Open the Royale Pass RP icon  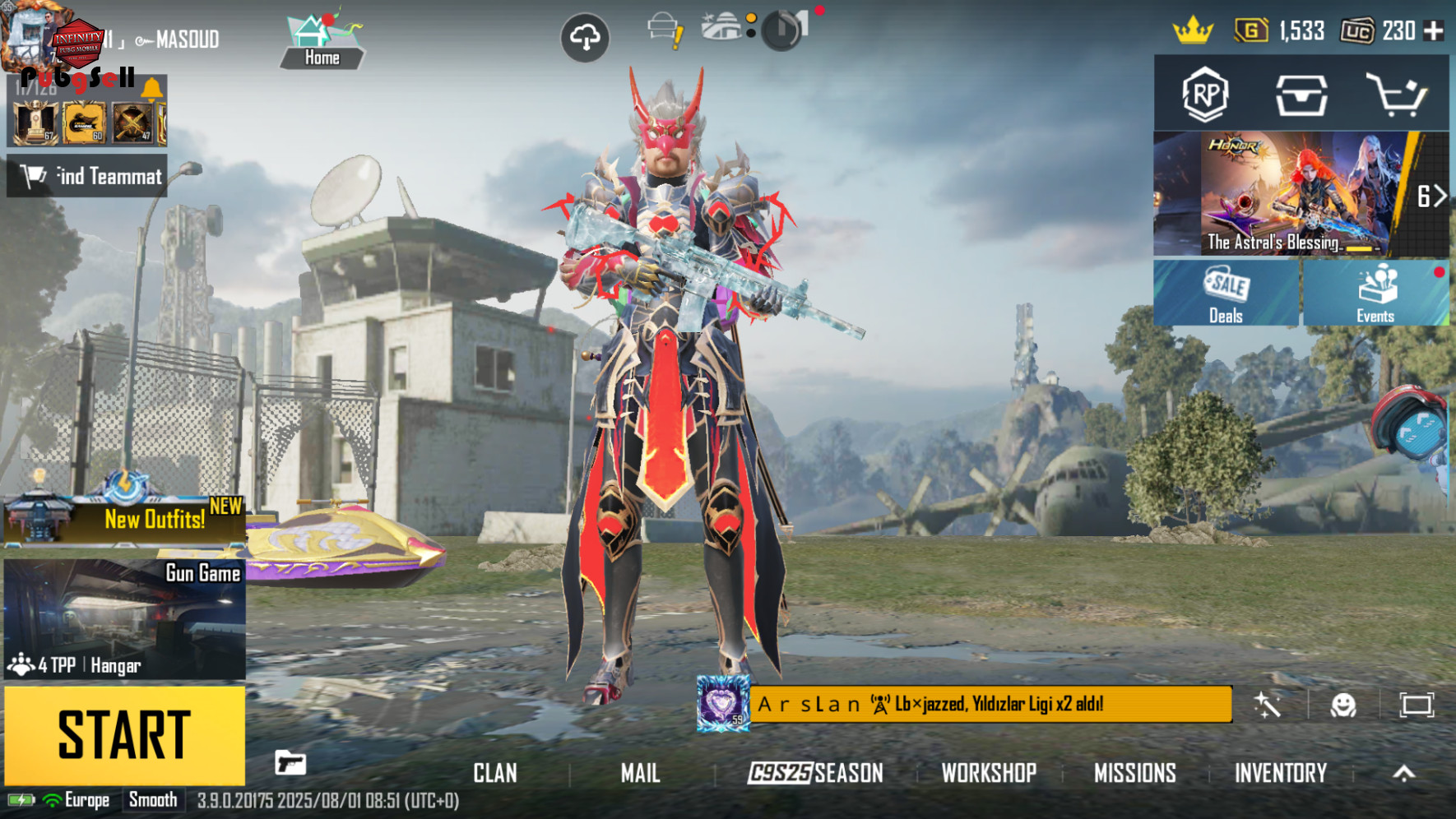(1205, 94)
